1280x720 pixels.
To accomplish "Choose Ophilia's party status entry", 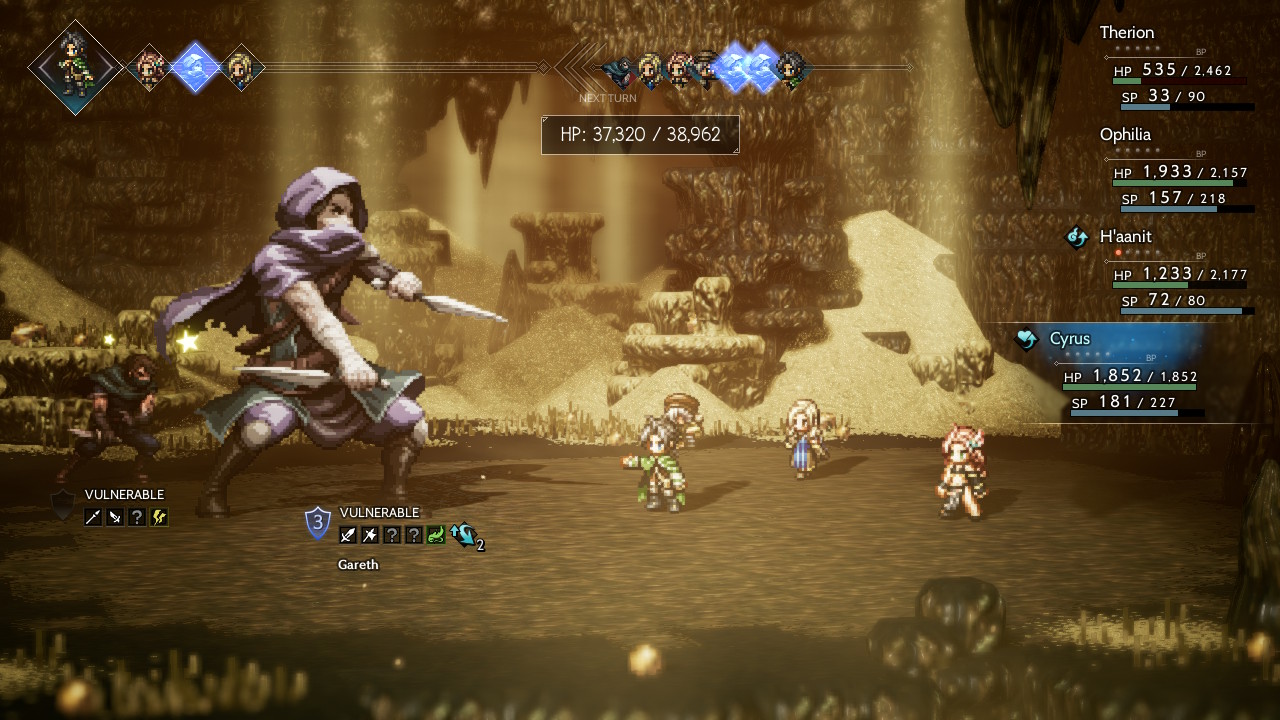I will [1125, 135].
